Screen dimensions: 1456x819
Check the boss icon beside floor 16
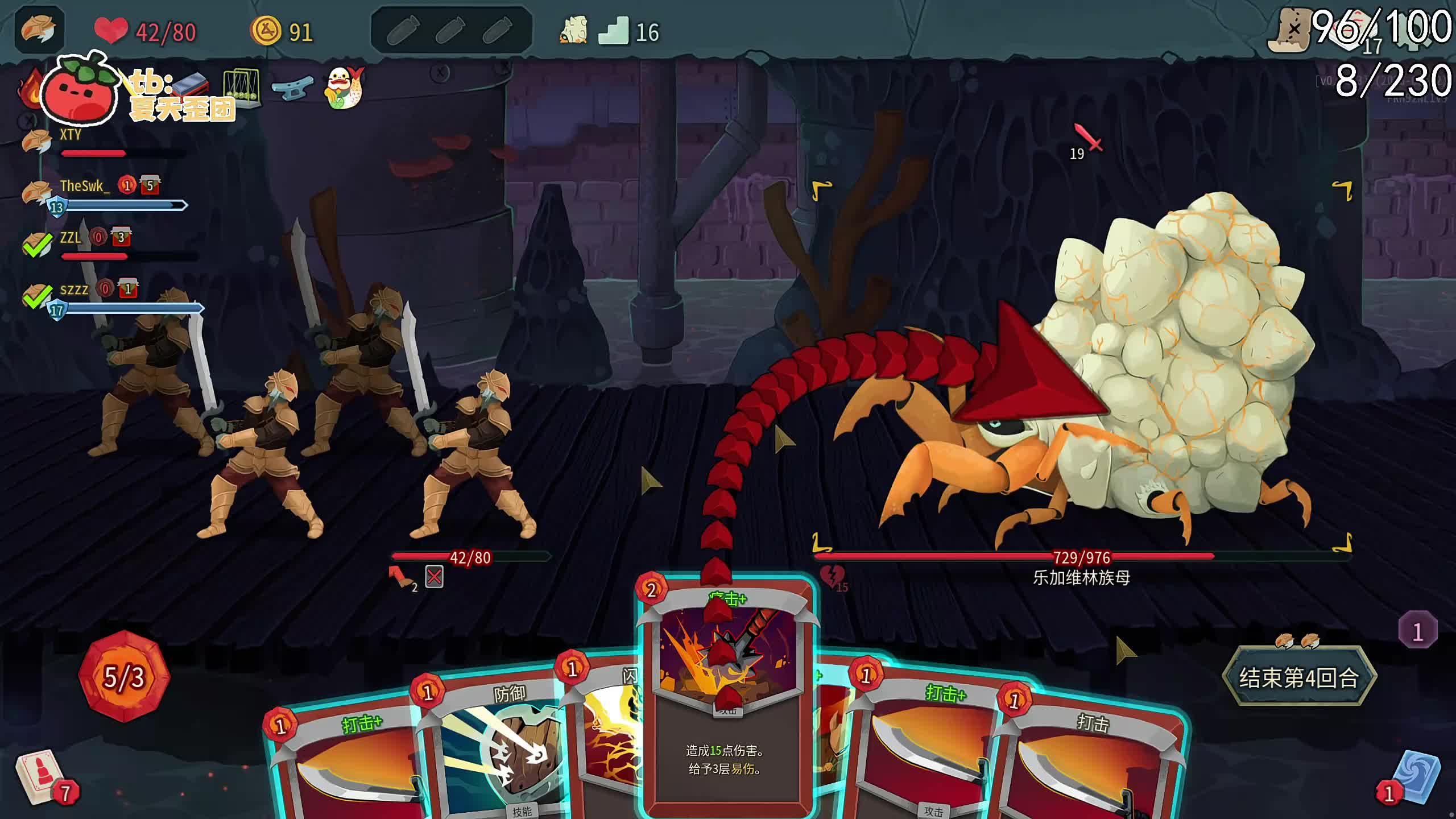coord(573,31)
